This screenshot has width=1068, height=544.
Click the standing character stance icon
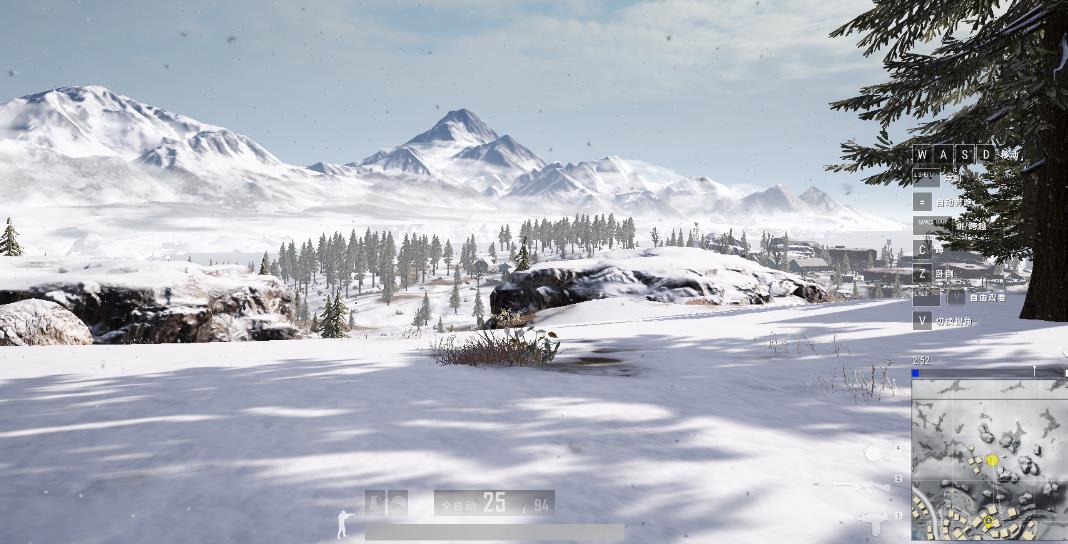345,523
